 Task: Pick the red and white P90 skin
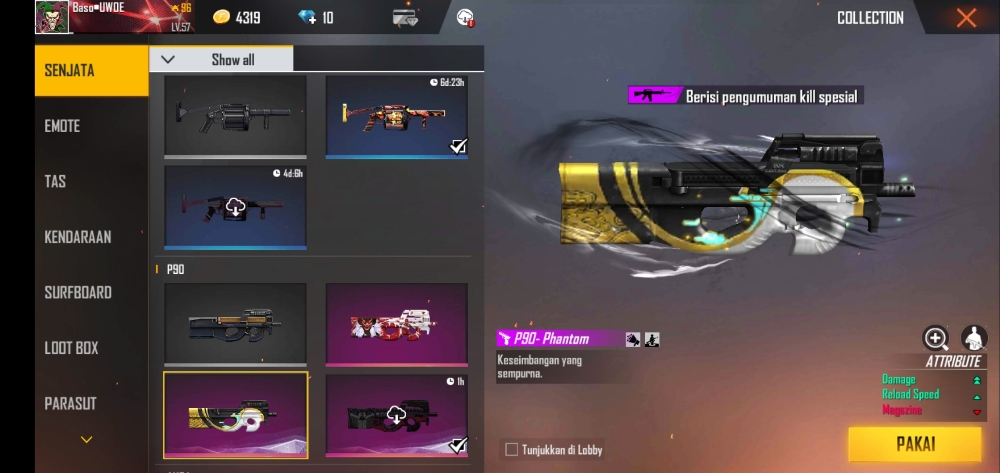coord(397,324)
